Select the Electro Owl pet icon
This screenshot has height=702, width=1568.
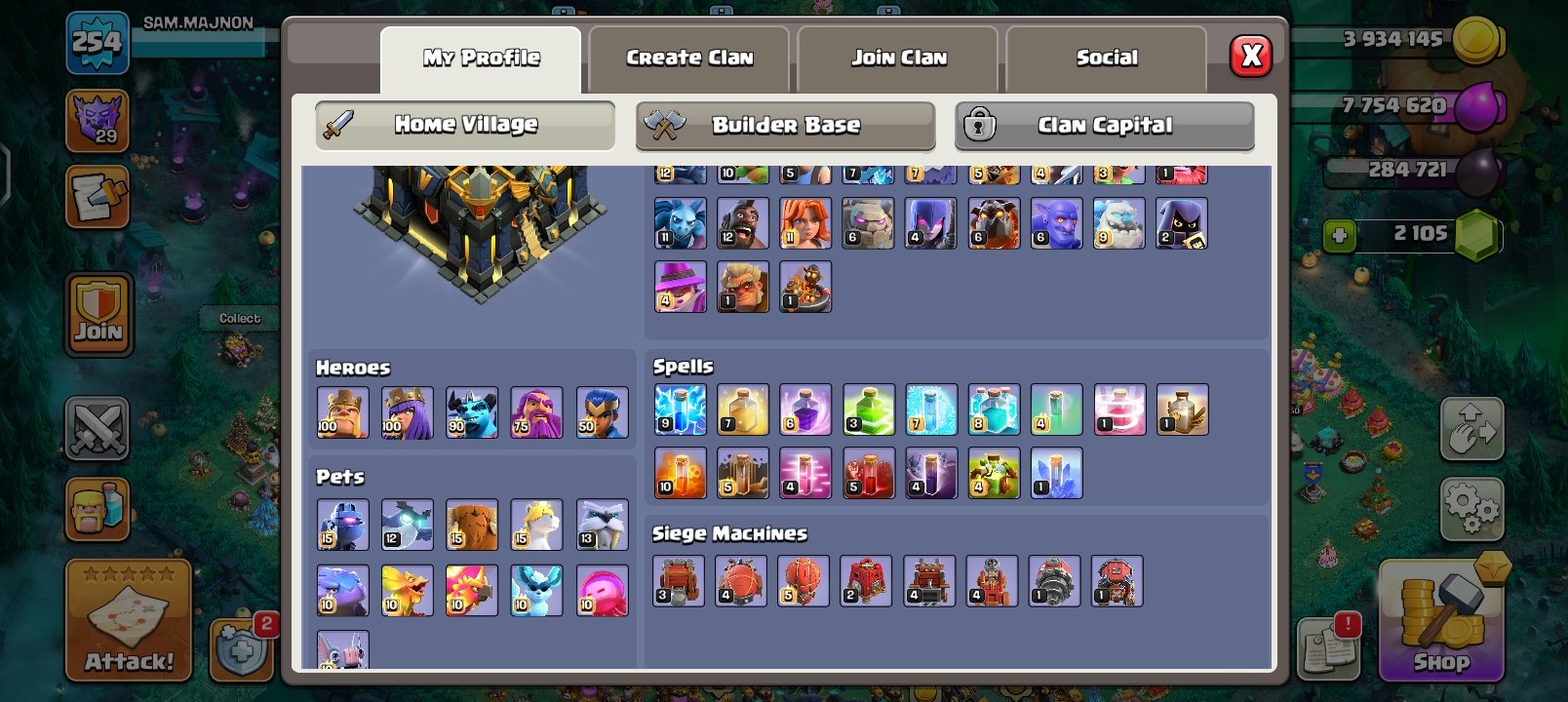click(x=408, y=525)
